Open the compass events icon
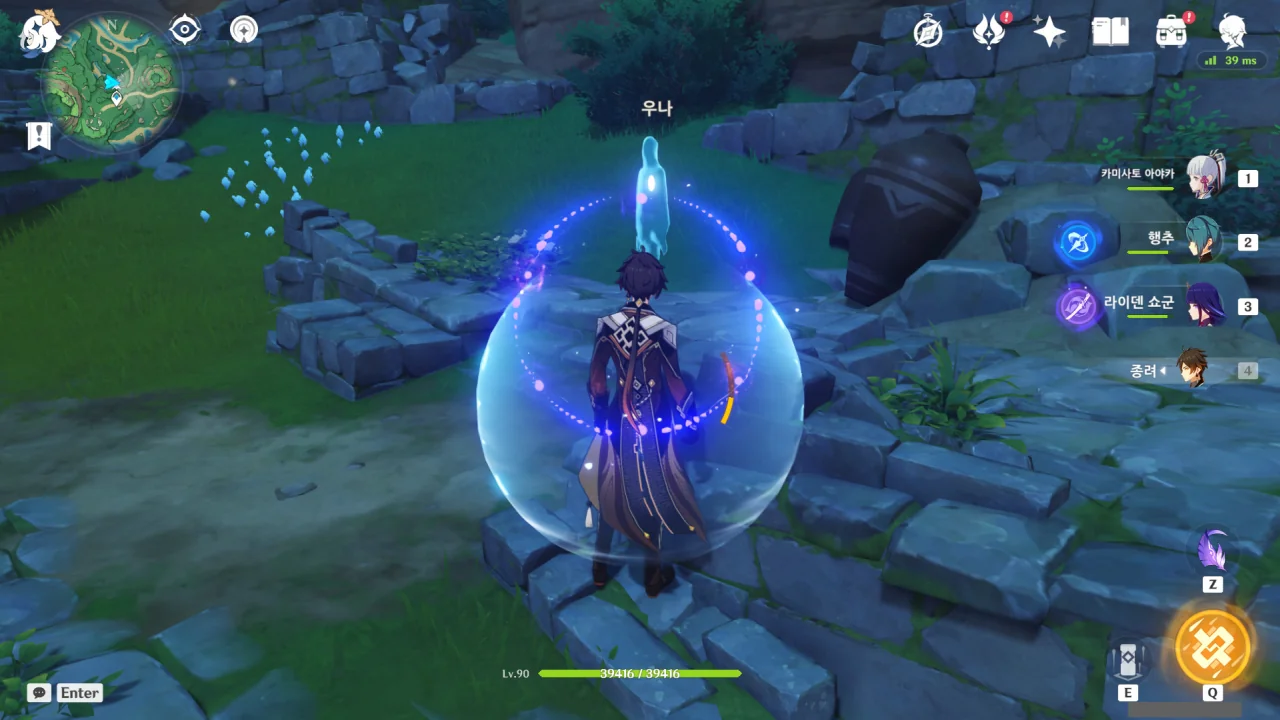Screen dimensions: 1280x720 [x=928, y=32]
